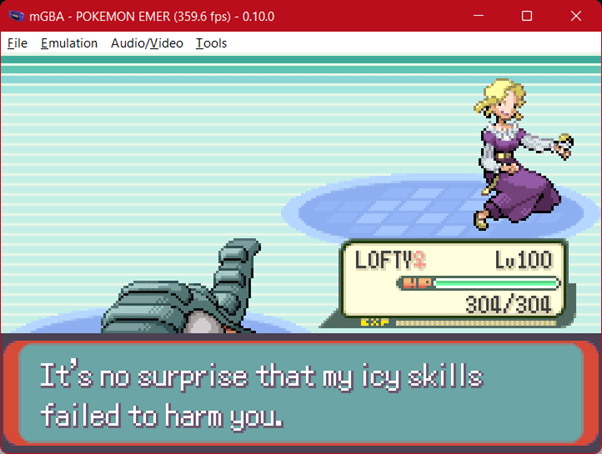Close the mGBA window

[x=574, y=16]
